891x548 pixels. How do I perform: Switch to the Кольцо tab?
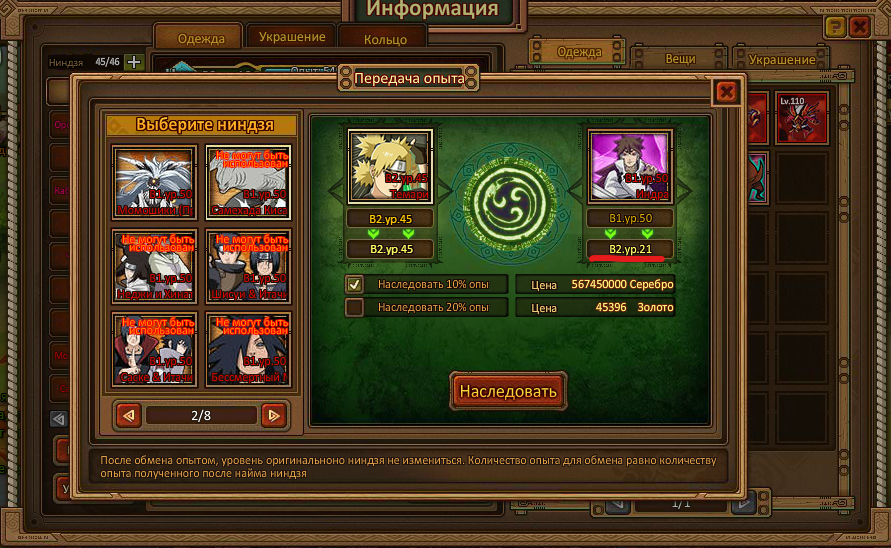(x=385, y=40)
